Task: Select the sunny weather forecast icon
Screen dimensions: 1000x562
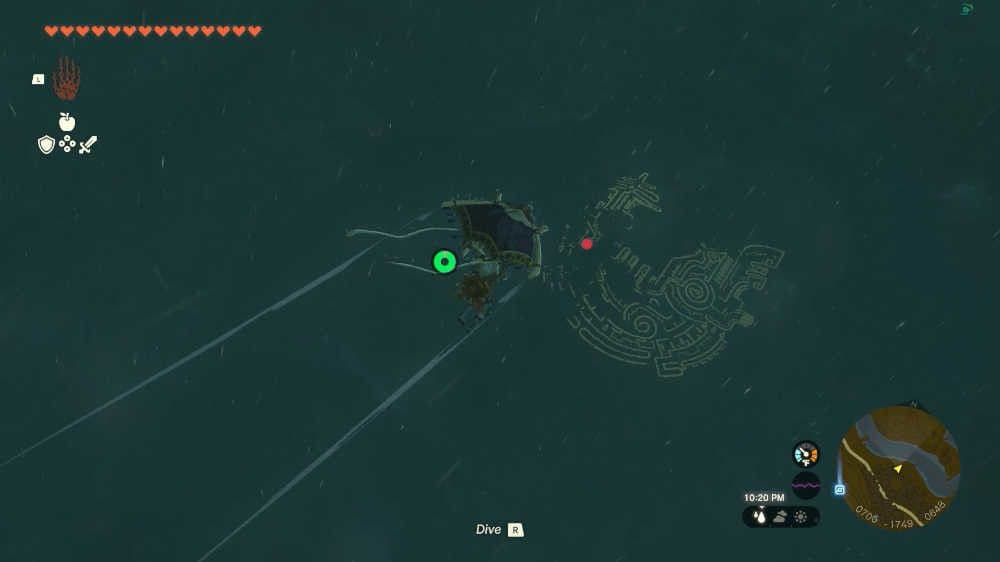Action: (x=801, y=517)
